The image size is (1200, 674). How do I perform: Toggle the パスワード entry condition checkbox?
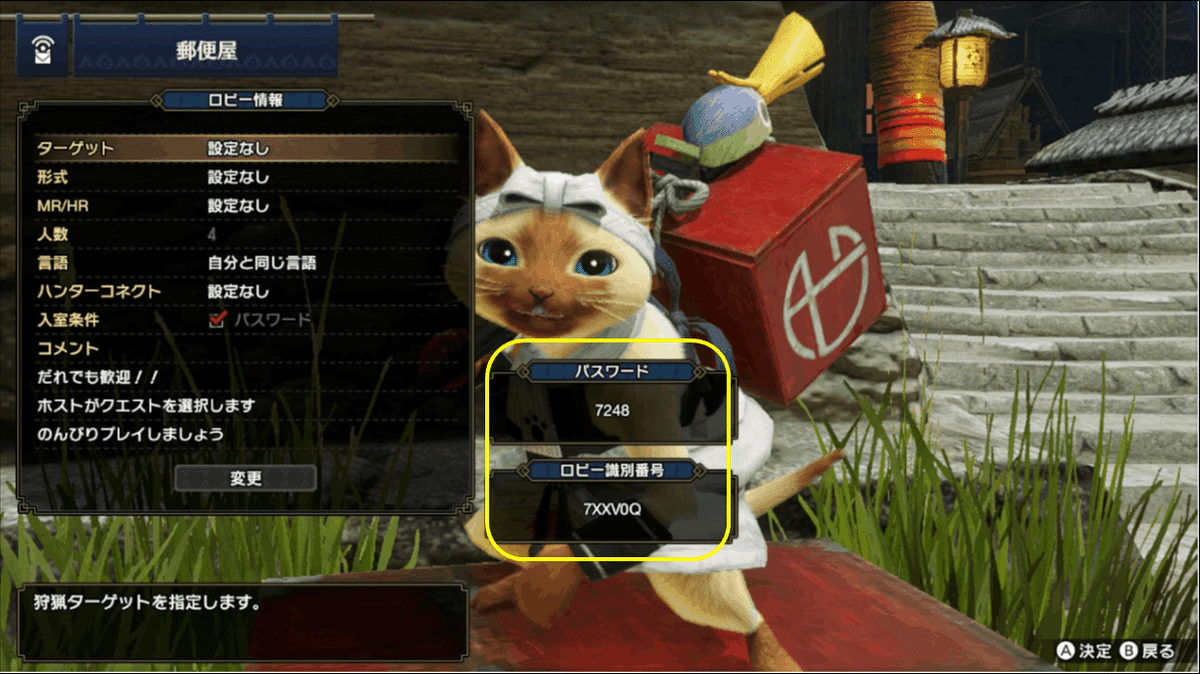point(217,320)
